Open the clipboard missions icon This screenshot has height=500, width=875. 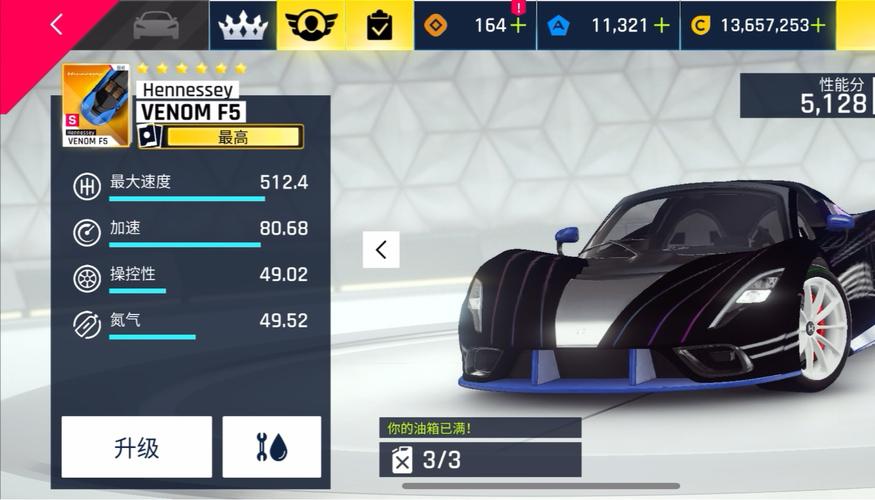(379, 26)
